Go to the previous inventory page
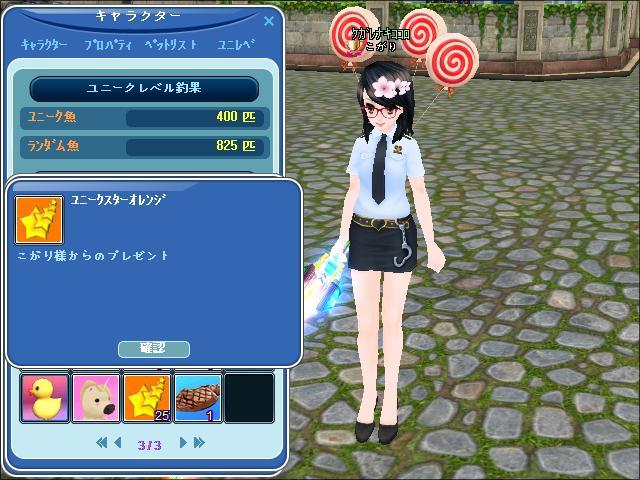The image size is (640, 480). pyautogui.click(x=118, y=442)
